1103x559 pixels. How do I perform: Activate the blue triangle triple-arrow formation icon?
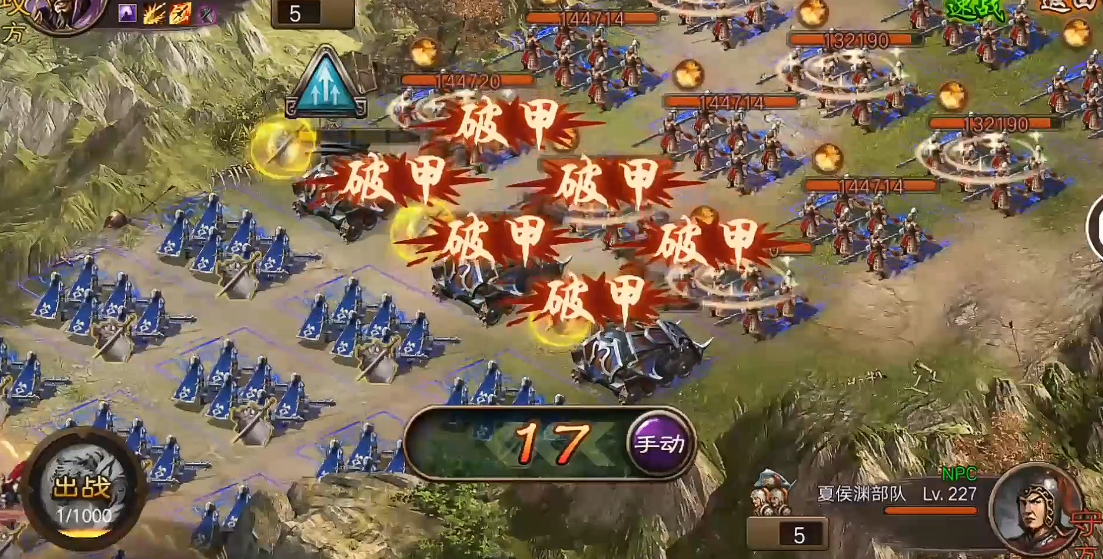tap(324, 81)
